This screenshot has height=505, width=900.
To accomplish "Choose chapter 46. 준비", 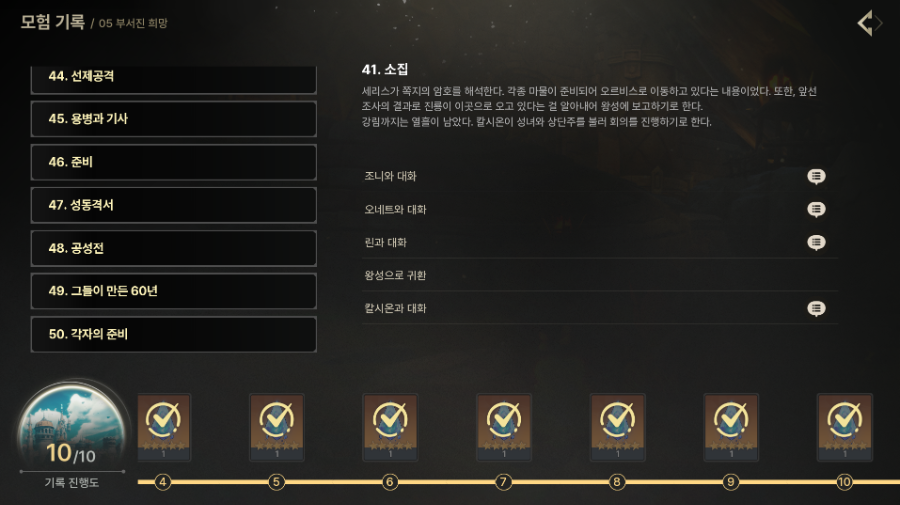I will [x=174, y=162].
